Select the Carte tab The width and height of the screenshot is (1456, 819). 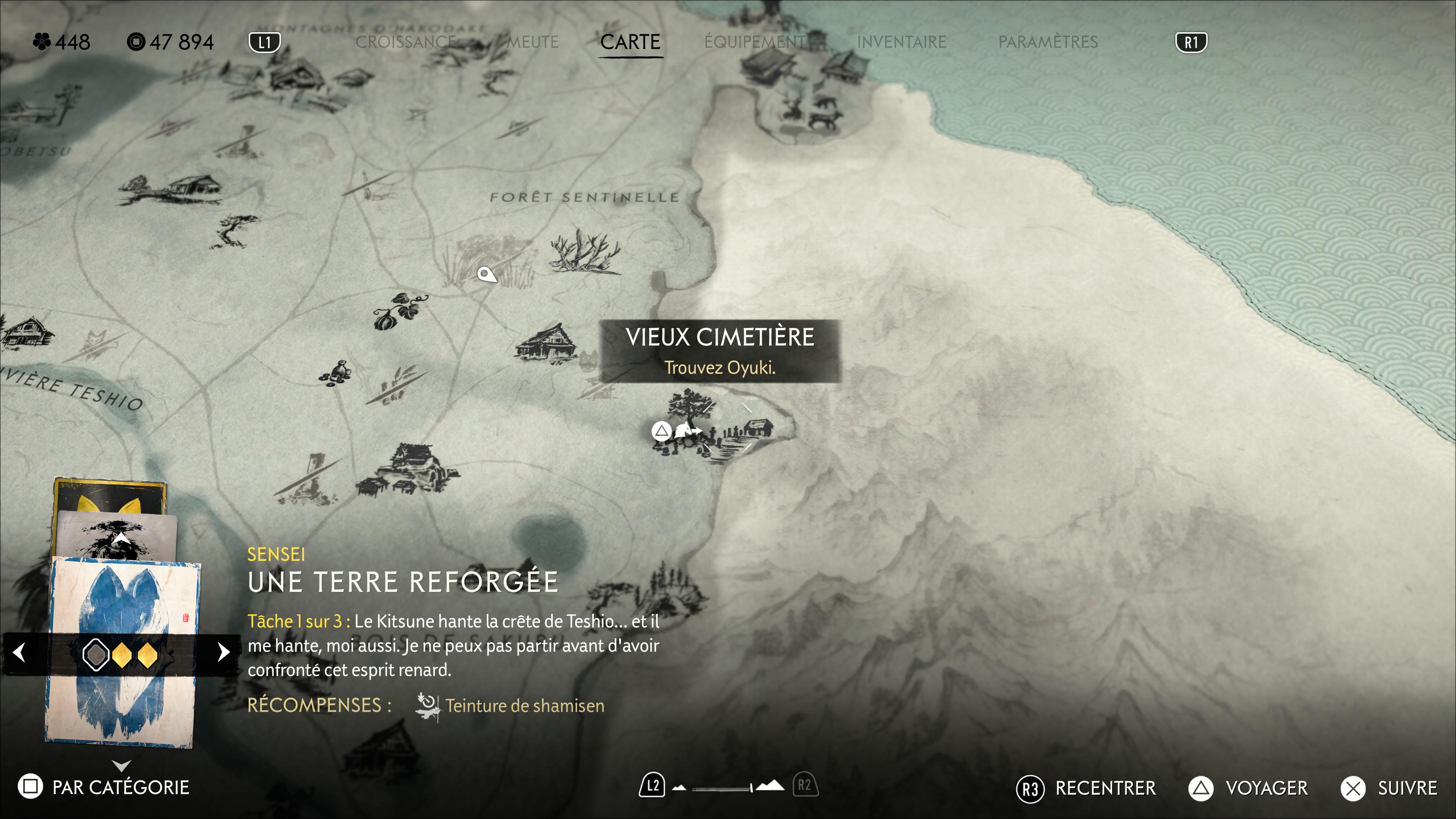coord(630,42)
